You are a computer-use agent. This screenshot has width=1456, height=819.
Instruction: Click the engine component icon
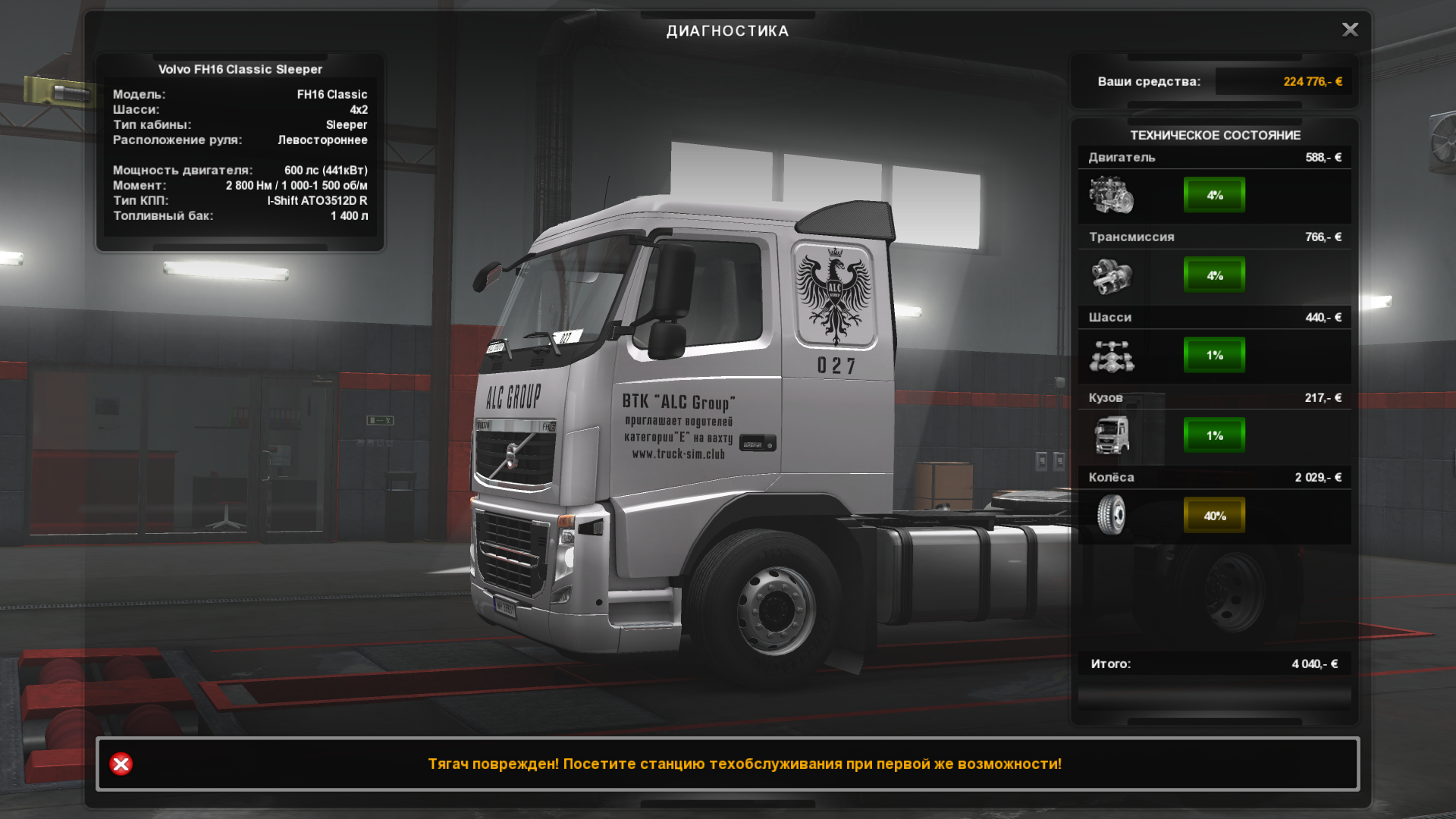(x=1112, y=195)
